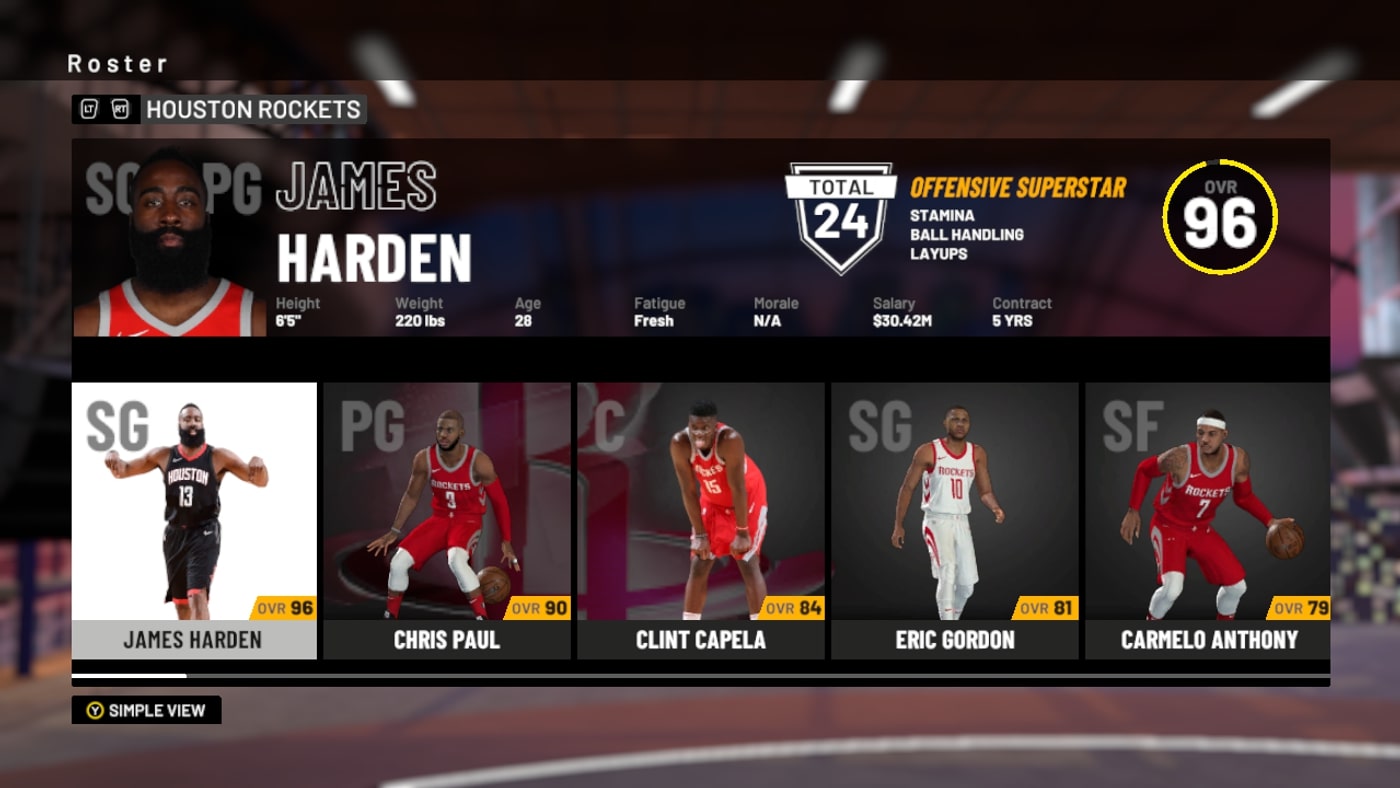Click James Harden's headshot portrait

170,240
